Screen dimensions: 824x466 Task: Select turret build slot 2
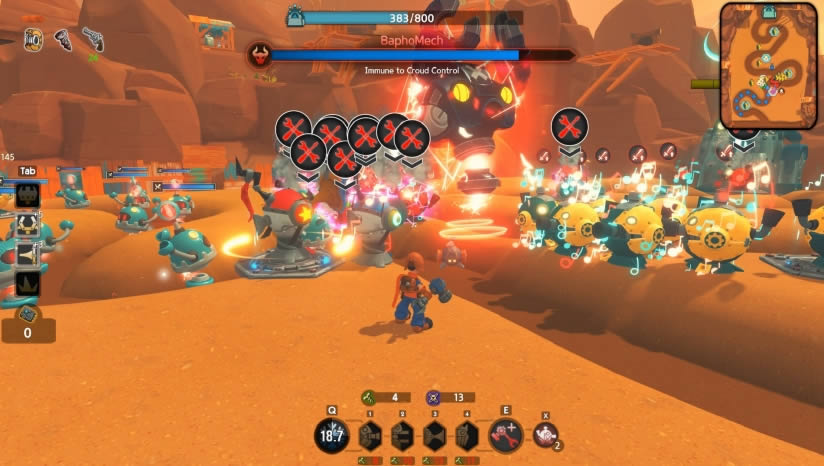pos(402,435)
